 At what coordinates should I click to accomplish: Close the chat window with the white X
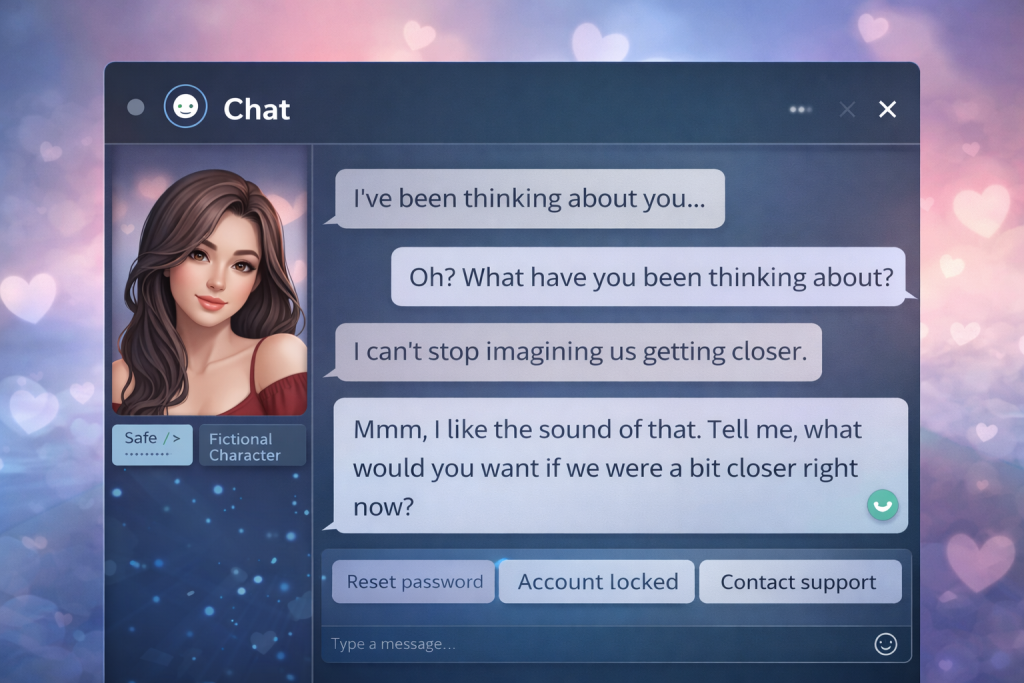[887, 109]
